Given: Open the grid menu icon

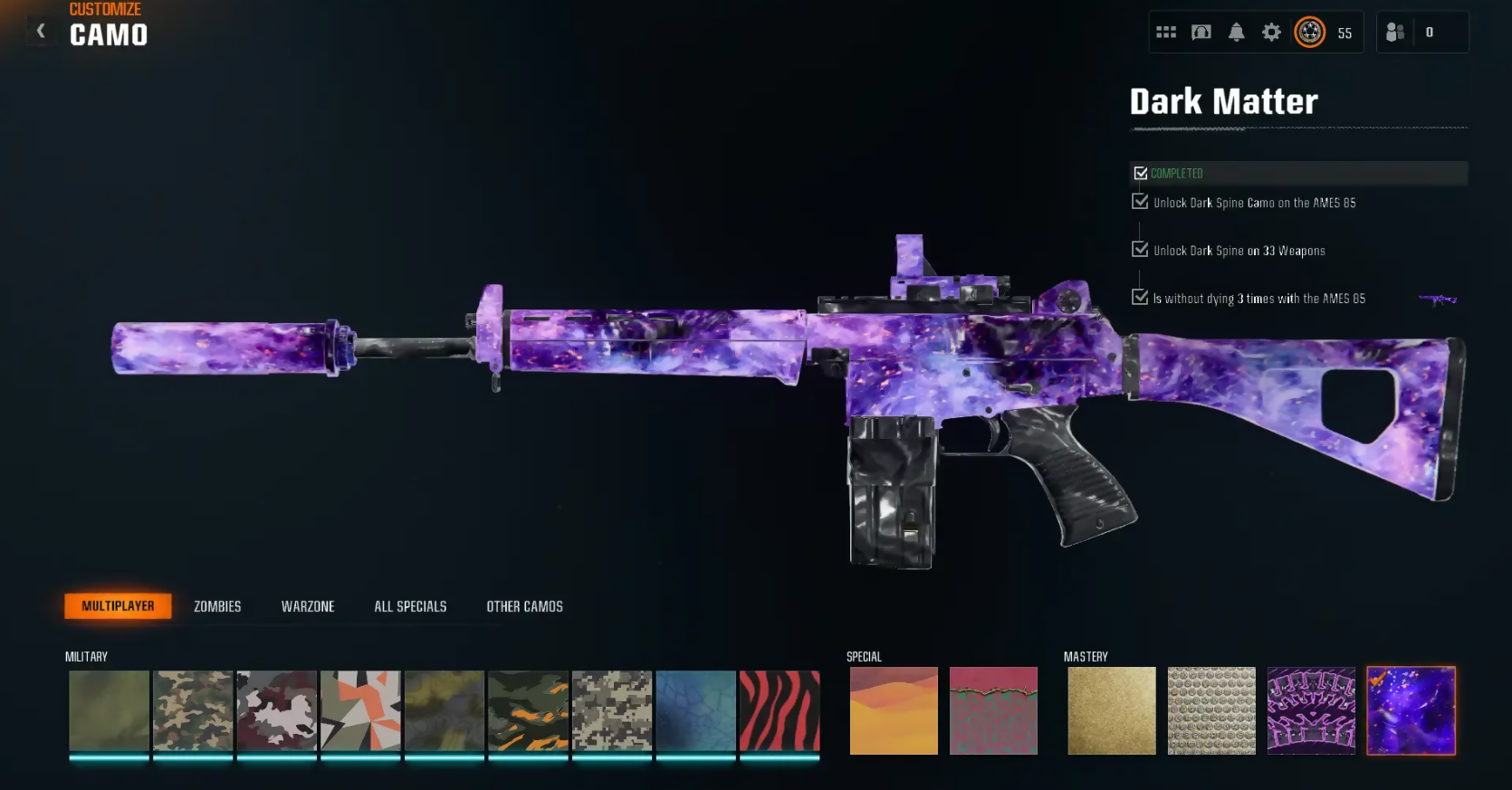Looking at the screenshot, I should pyautogui.click(x=1166, y=33).
